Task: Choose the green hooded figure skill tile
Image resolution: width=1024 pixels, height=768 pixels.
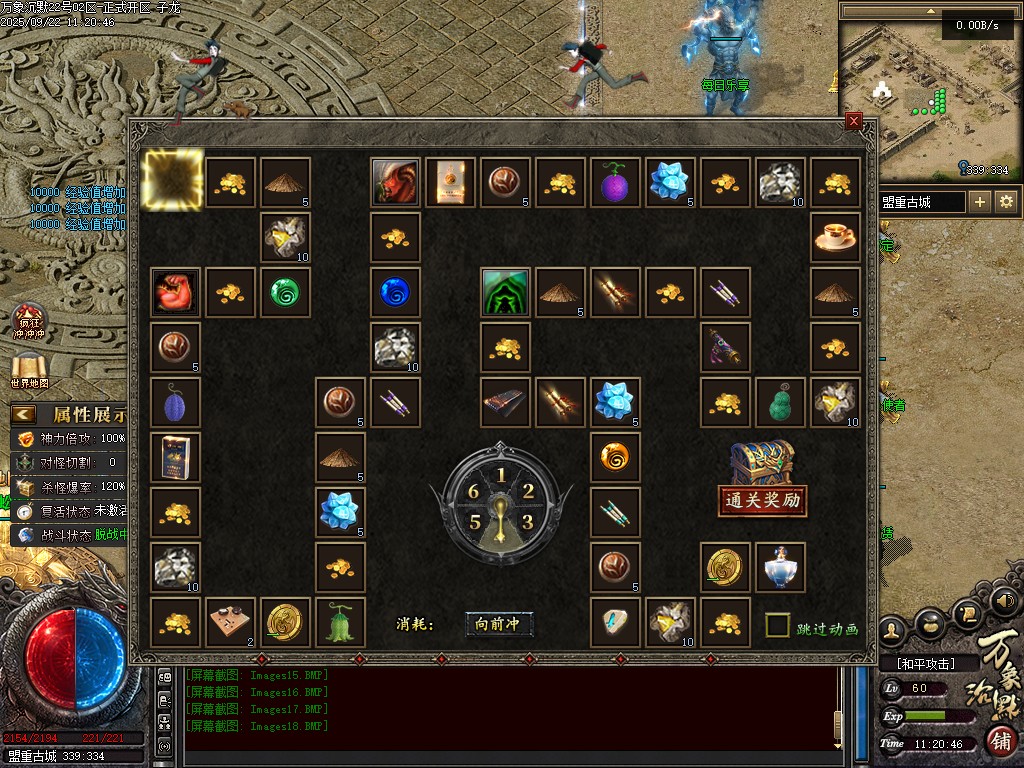Action: coord(505,293)
